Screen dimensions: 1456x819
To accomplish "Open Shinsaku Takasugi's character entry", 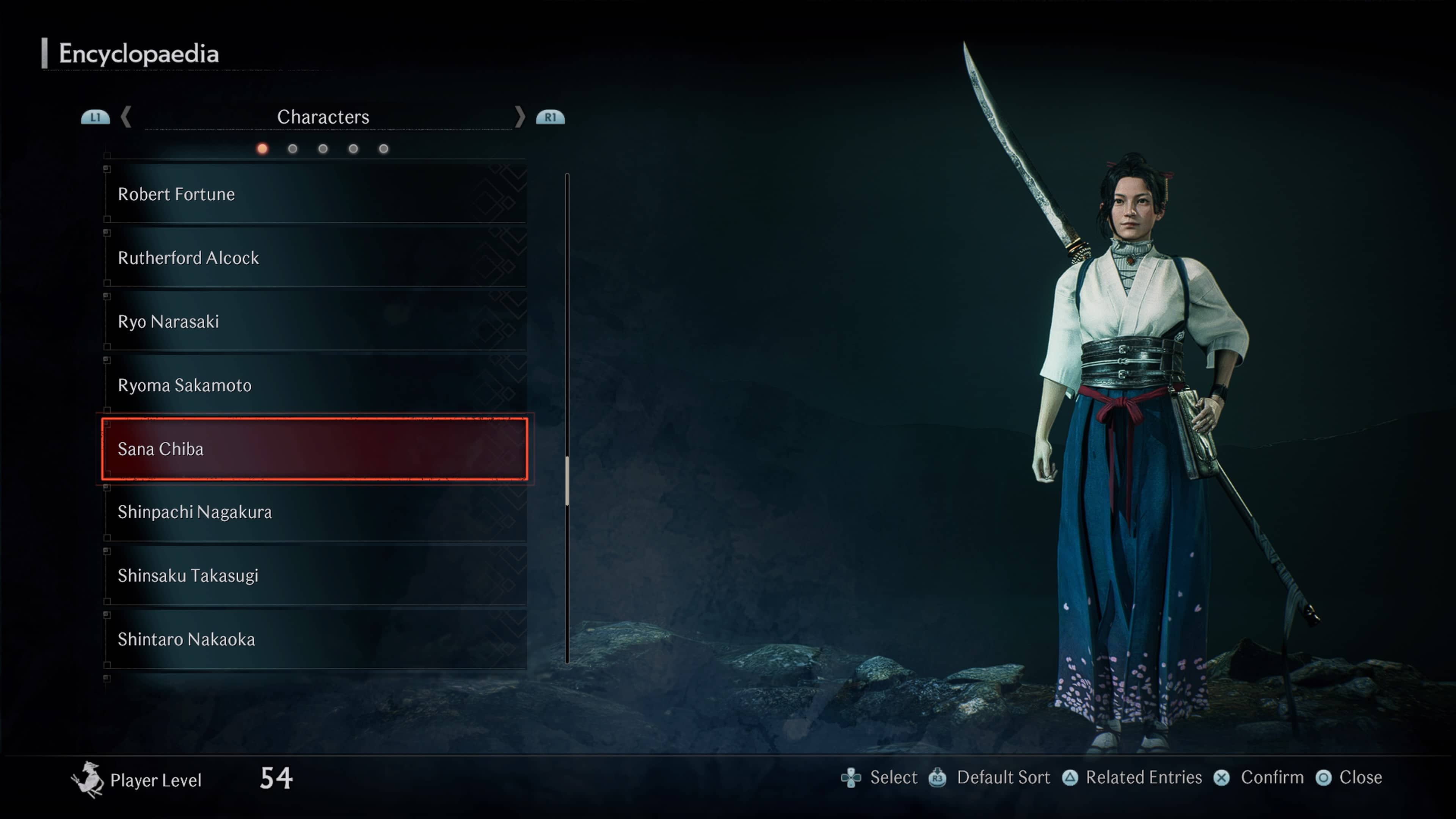I will click(315, 576).
